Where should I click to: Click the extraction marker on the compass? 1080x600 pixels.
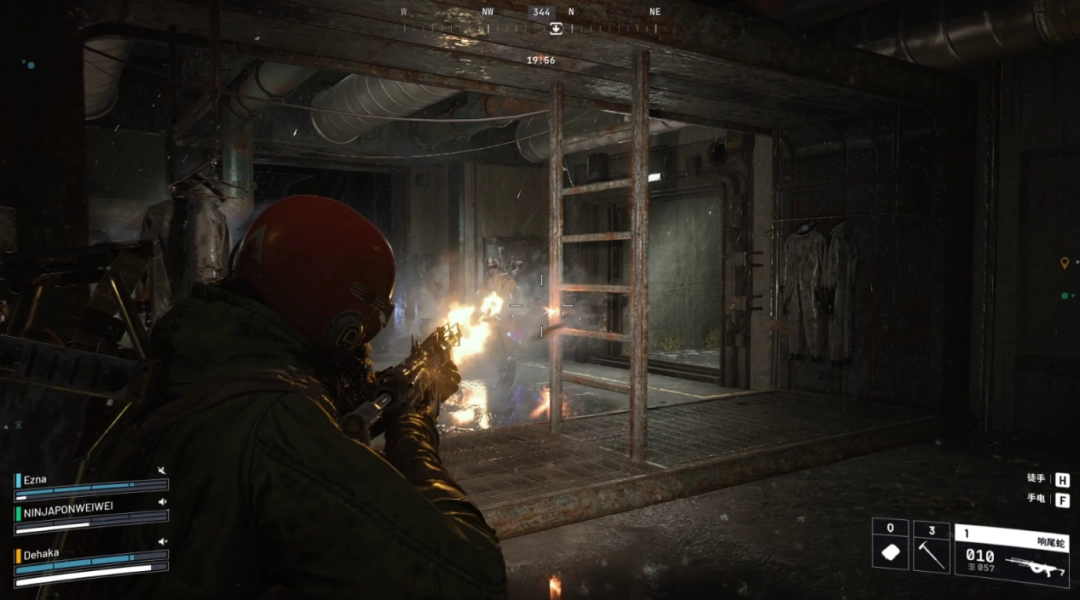click(556, 28)
